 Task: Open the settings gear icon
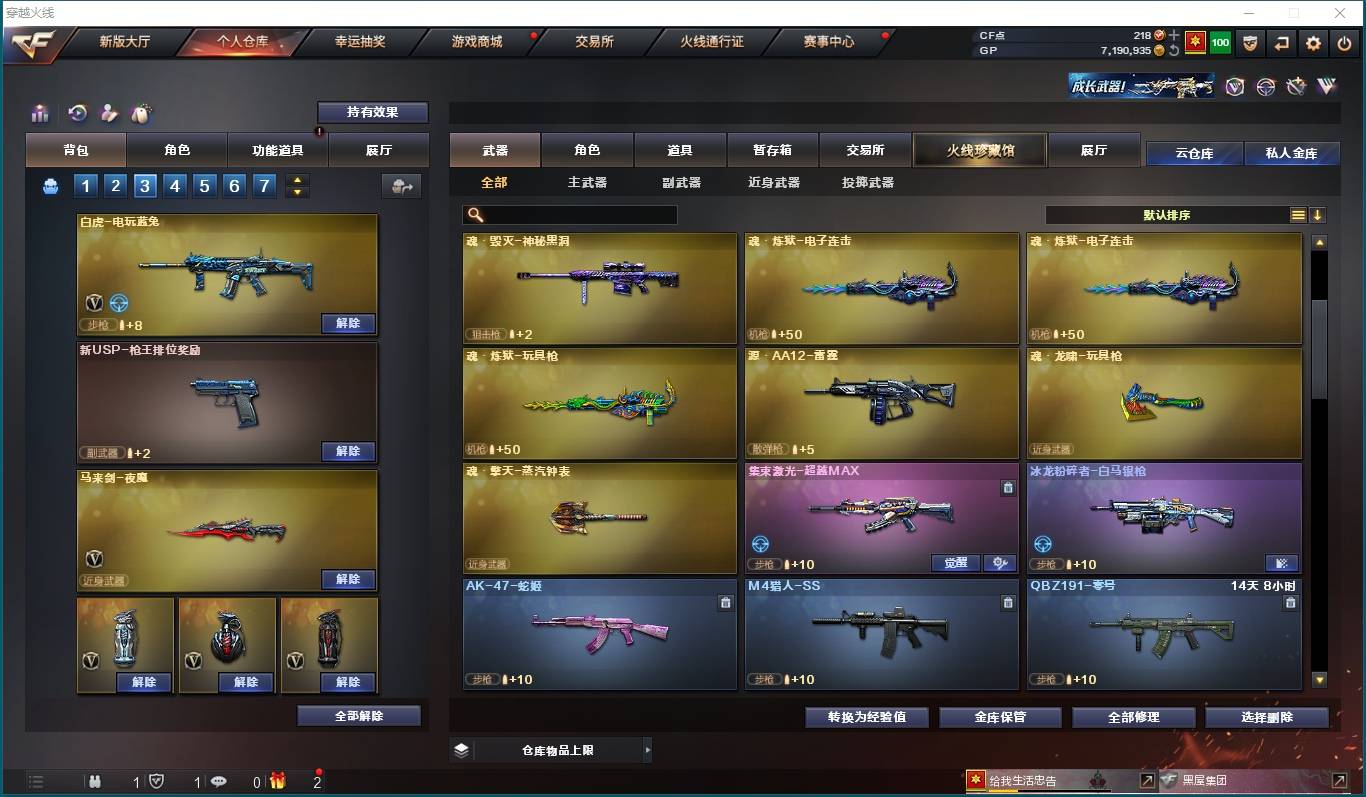(1313, 44)
